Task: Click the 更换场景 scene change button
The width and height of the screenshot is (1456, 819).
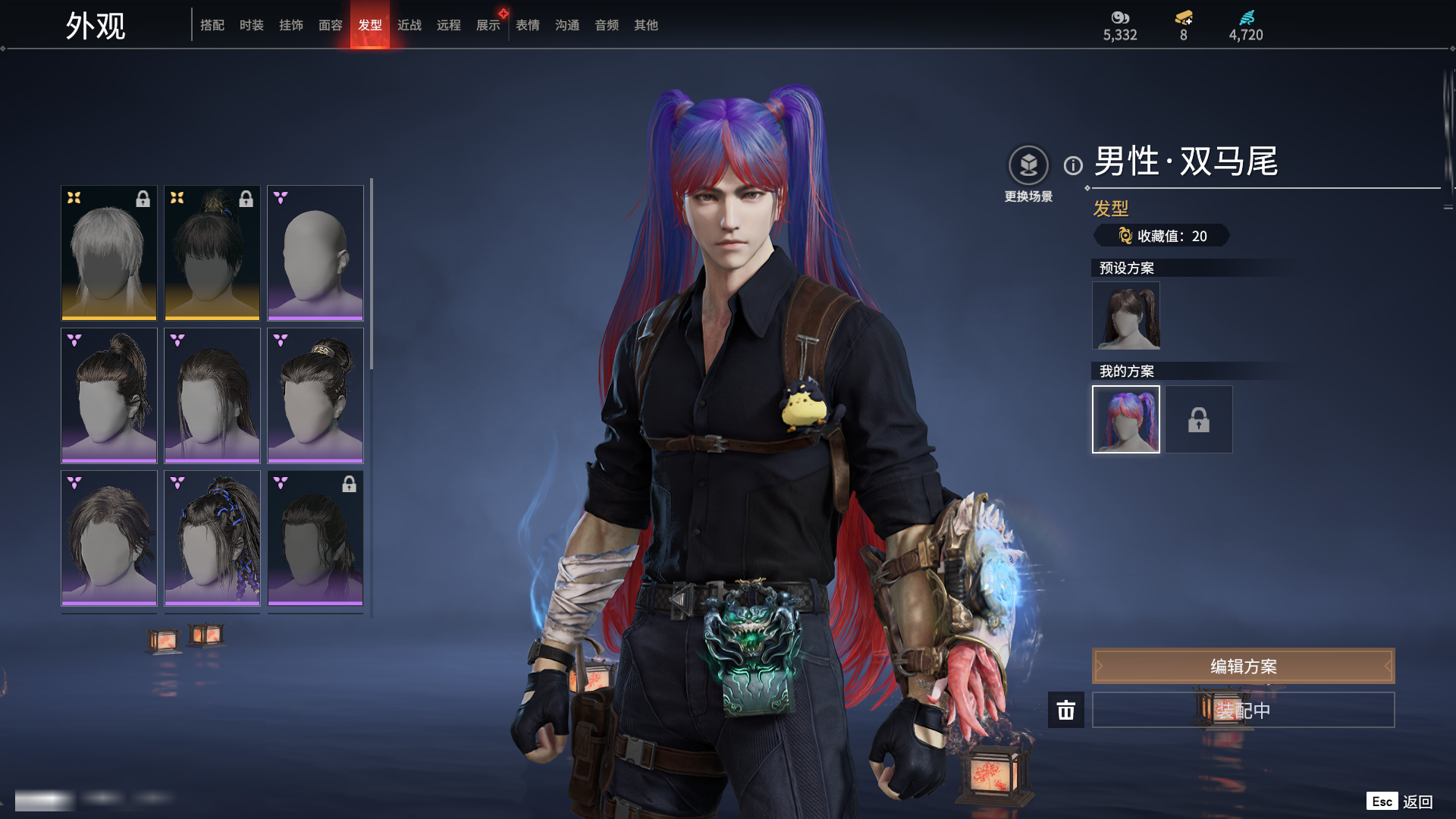Action: coord(1028,165)
